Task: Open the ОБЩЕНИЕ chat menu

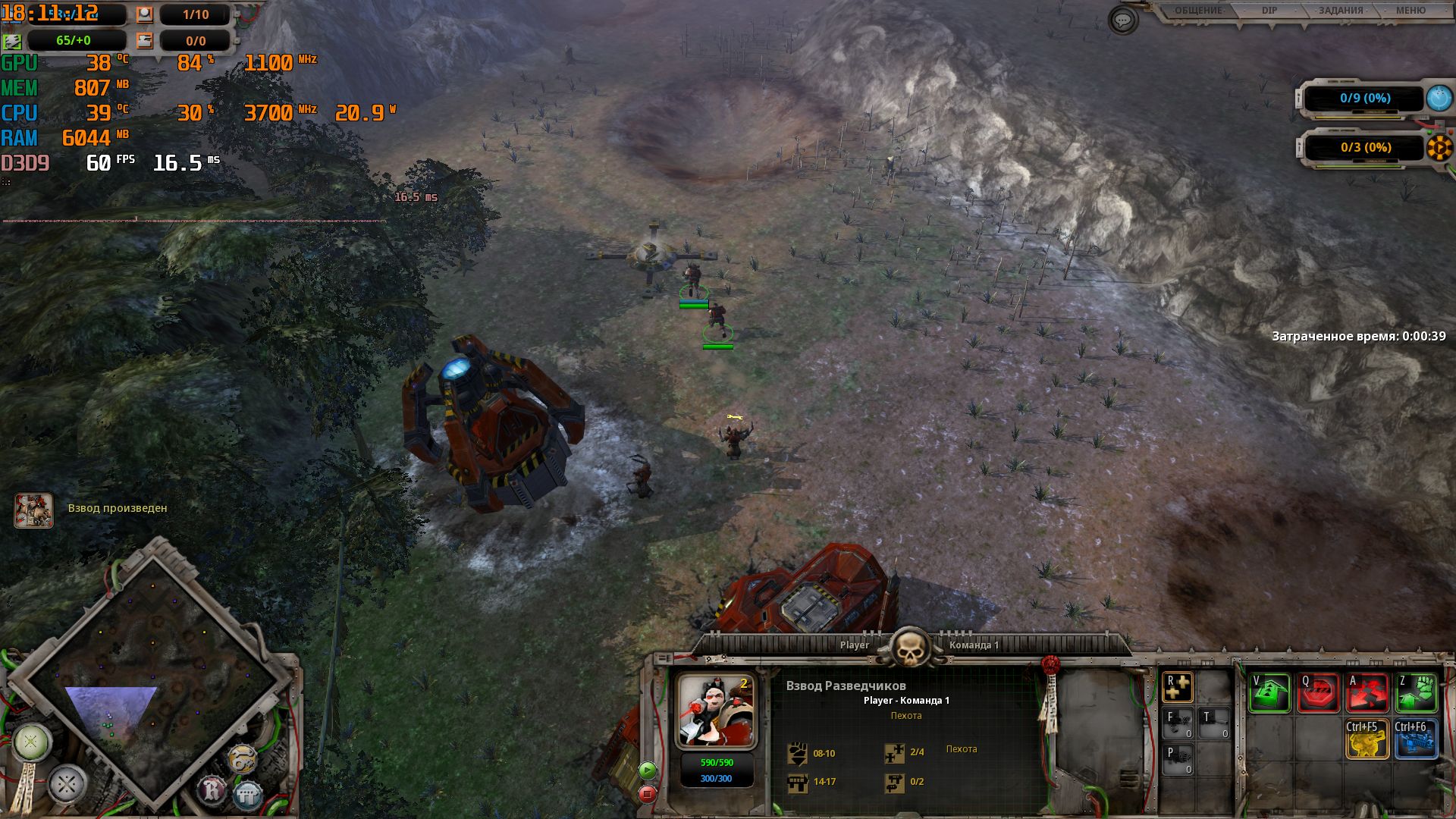Action: coord(1199,11)
